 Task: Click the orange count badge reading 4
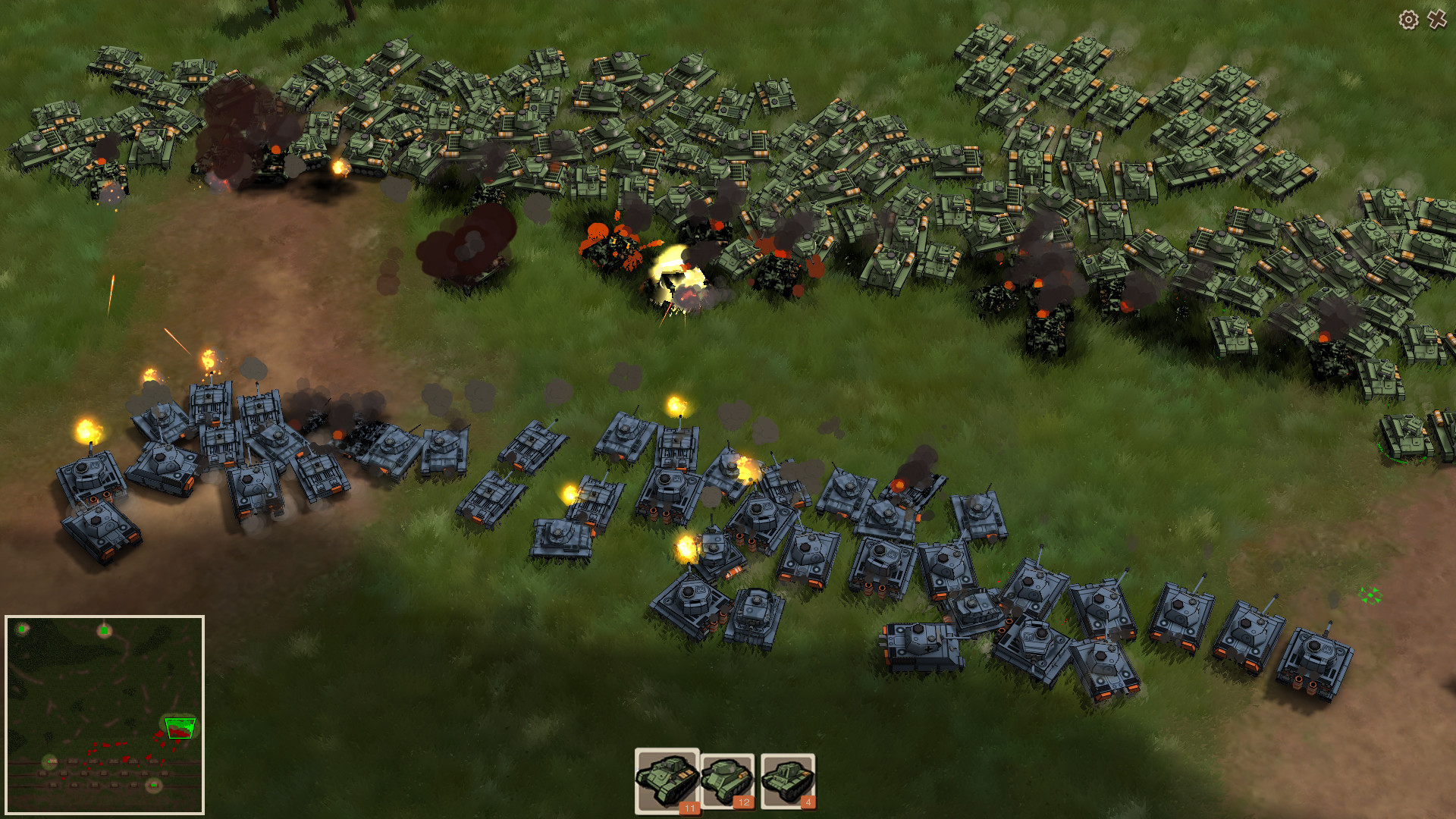[807, 804]
